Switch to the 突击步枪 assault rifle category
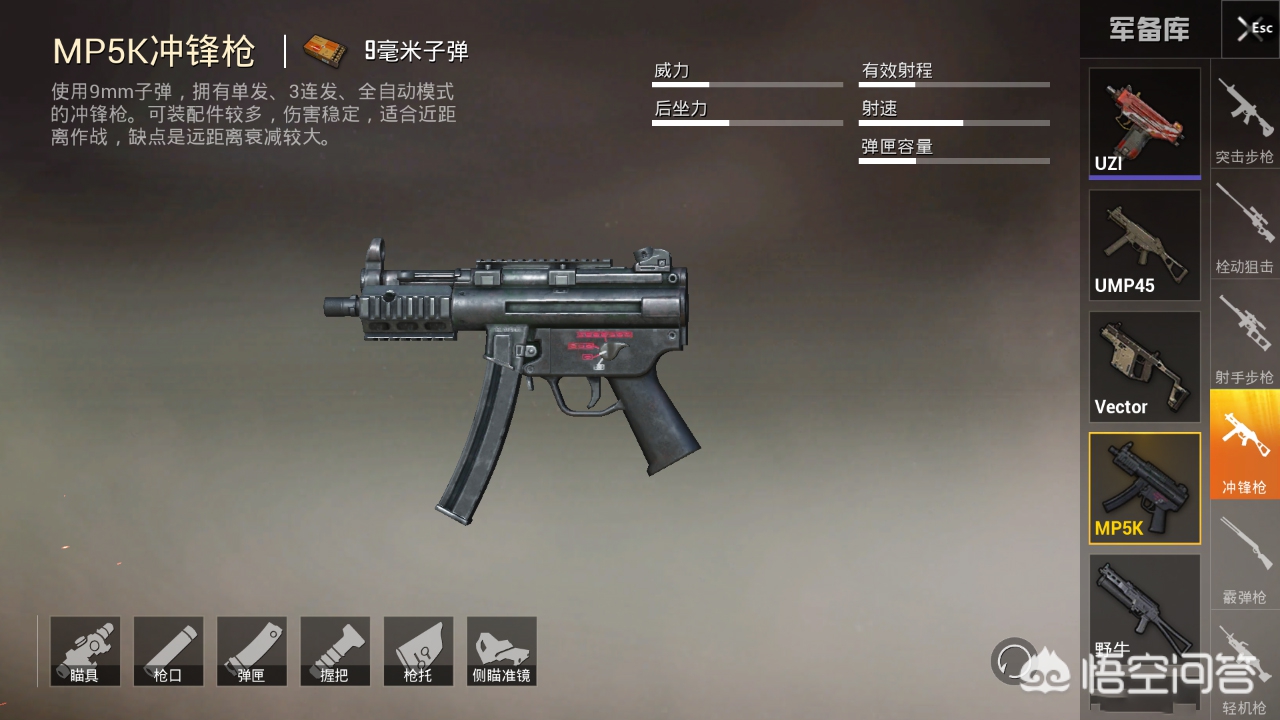Image resolution: width=1280 pixels, height=720 pixels. point(1245,120)
